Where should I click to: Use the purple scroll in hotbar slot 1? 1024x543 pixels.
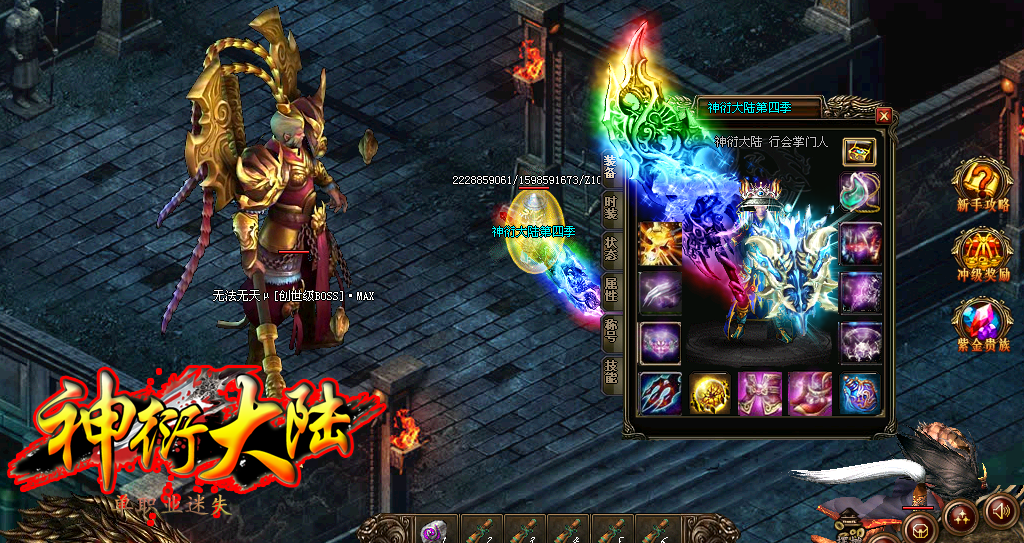tap(434, 530)
